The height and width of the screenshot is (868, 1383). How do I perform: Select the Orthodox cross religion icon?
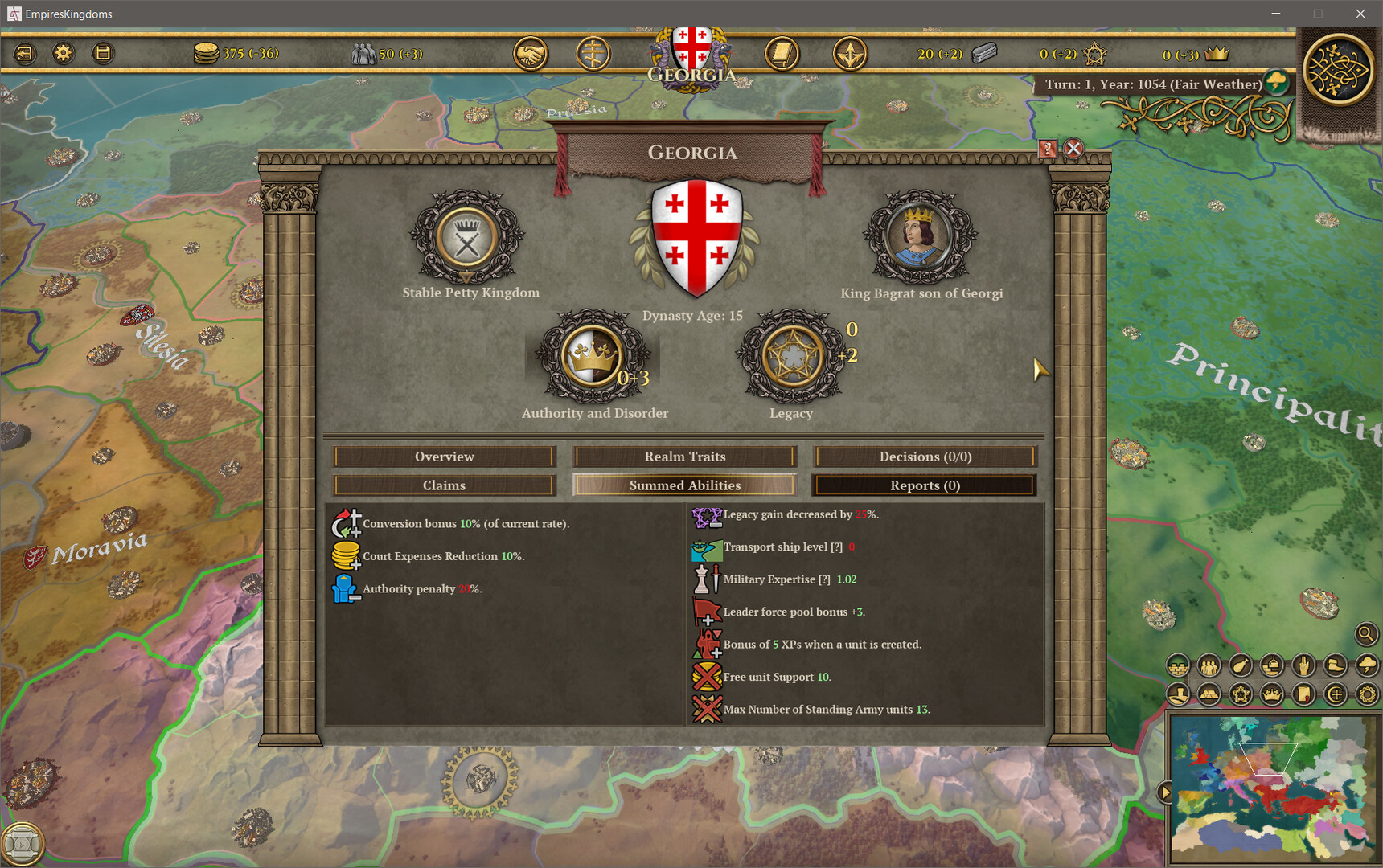(x=593, y=53)
